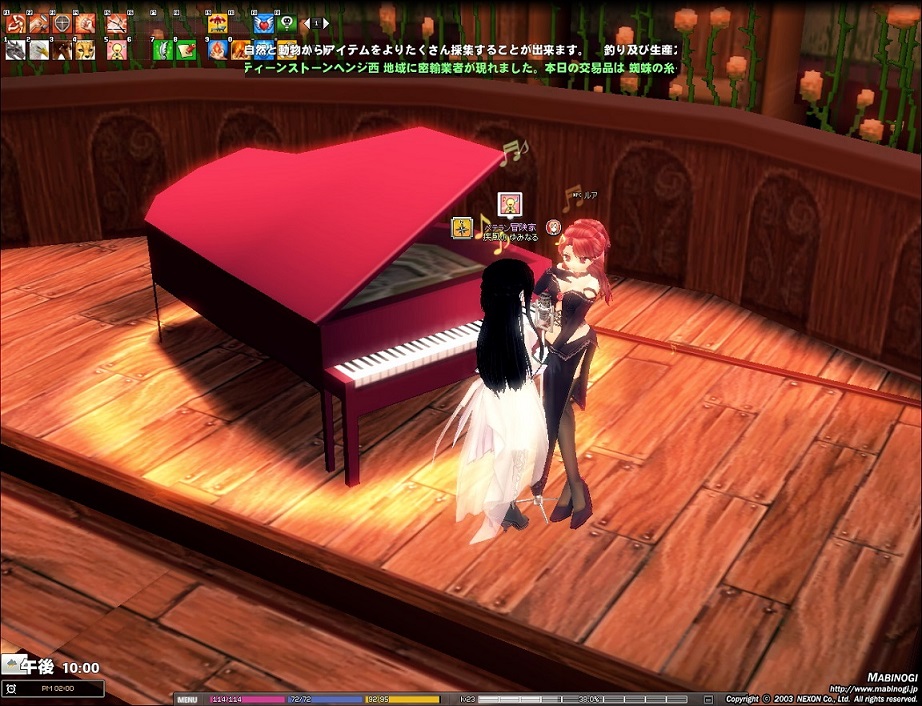This screenshot has height=706, width=922.
Task: Toggle the weather icon beside the clock
Action: [x=12, y=664]
